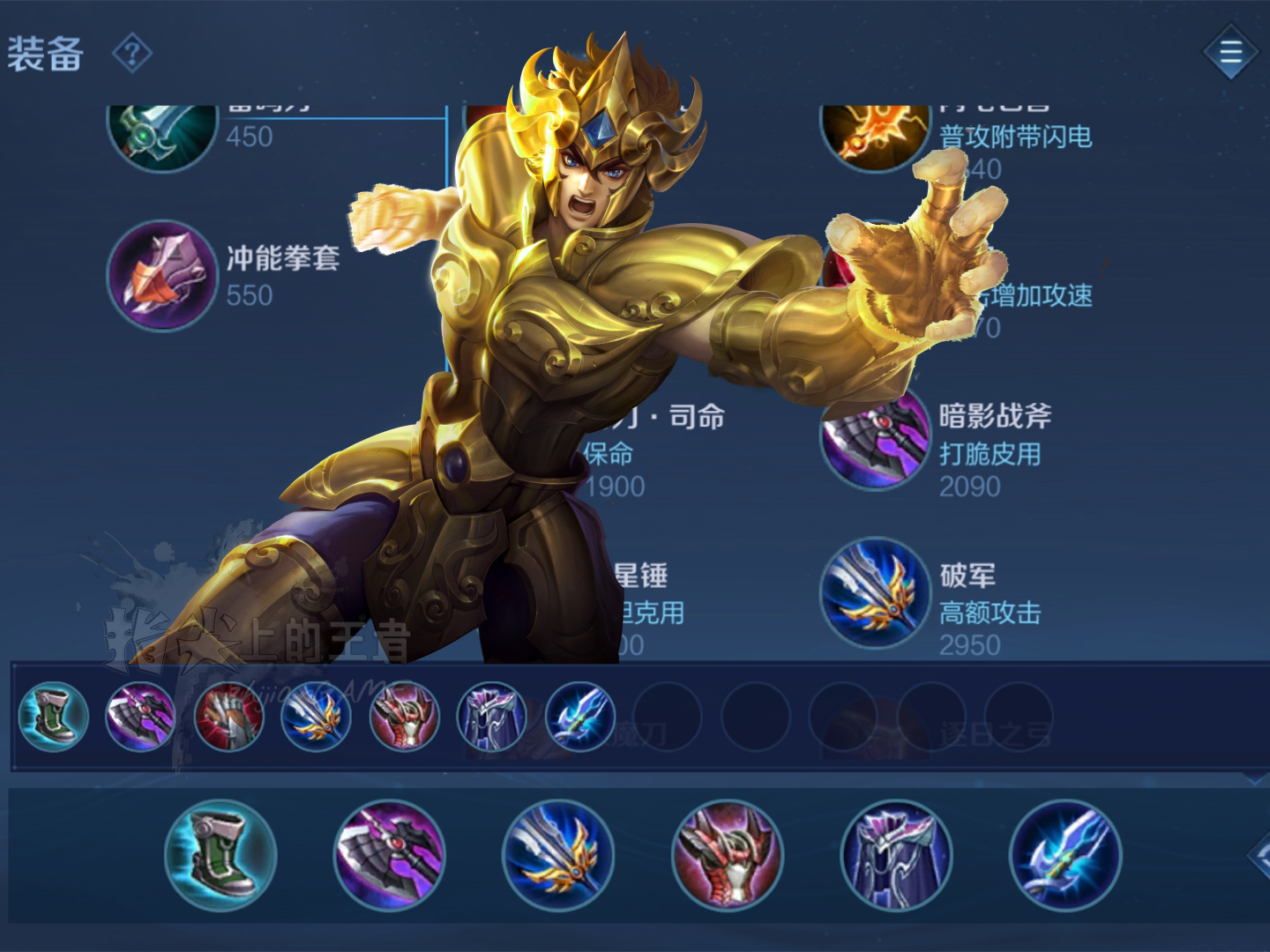The height and width of the screenshot is (952, 1270).
Task: Choose the 破军 entry priced 2950
Action: click(x=876, y=593)
